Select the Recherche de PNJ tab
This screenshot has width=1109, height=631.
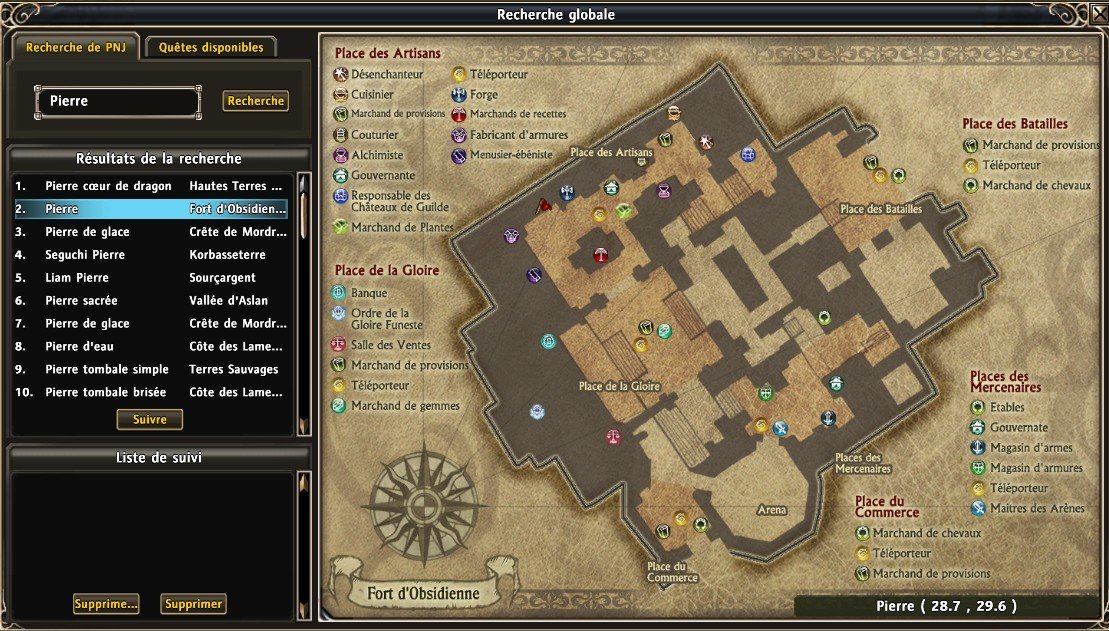point(76,47)
